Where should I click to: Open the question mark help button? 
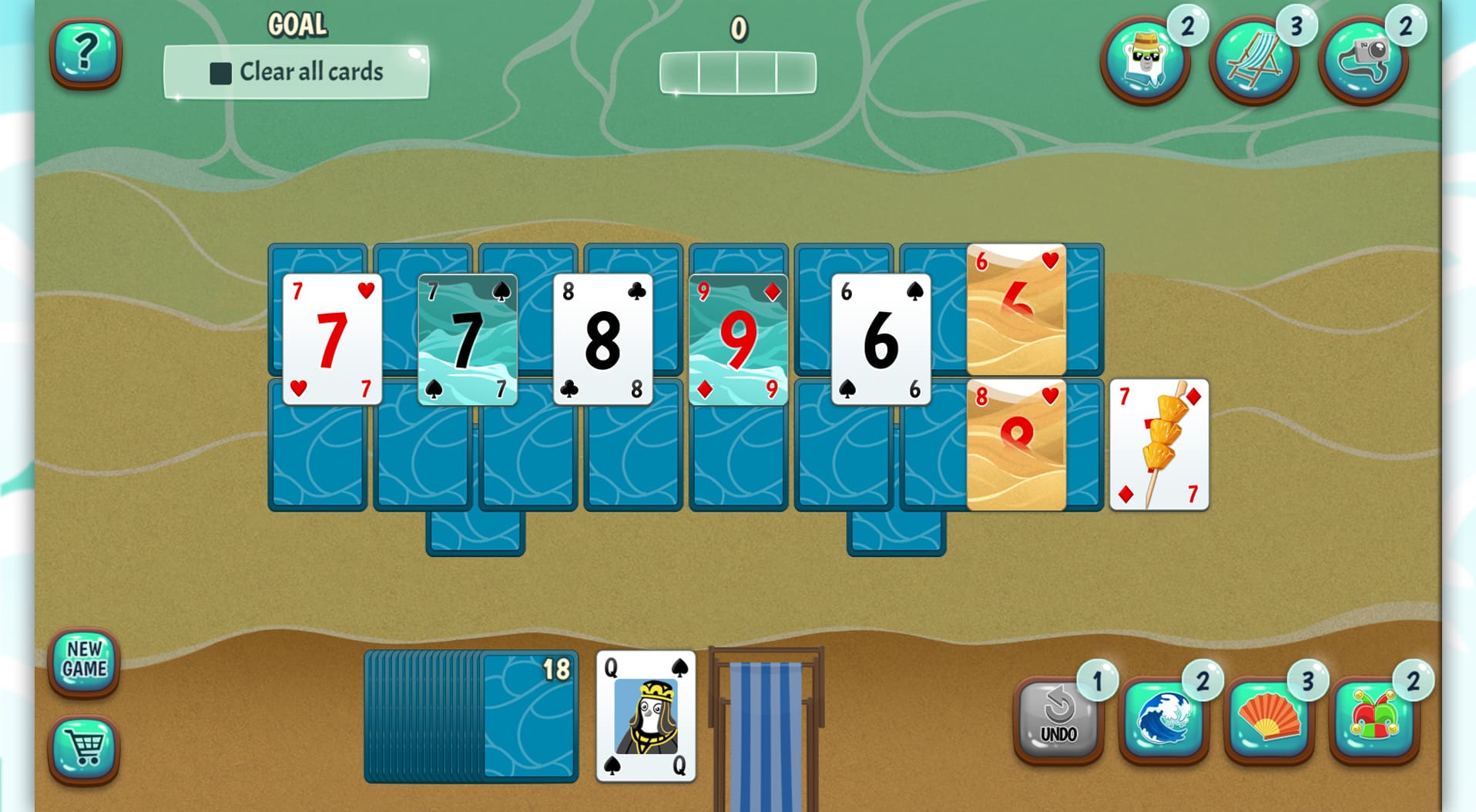pos(86,53)
